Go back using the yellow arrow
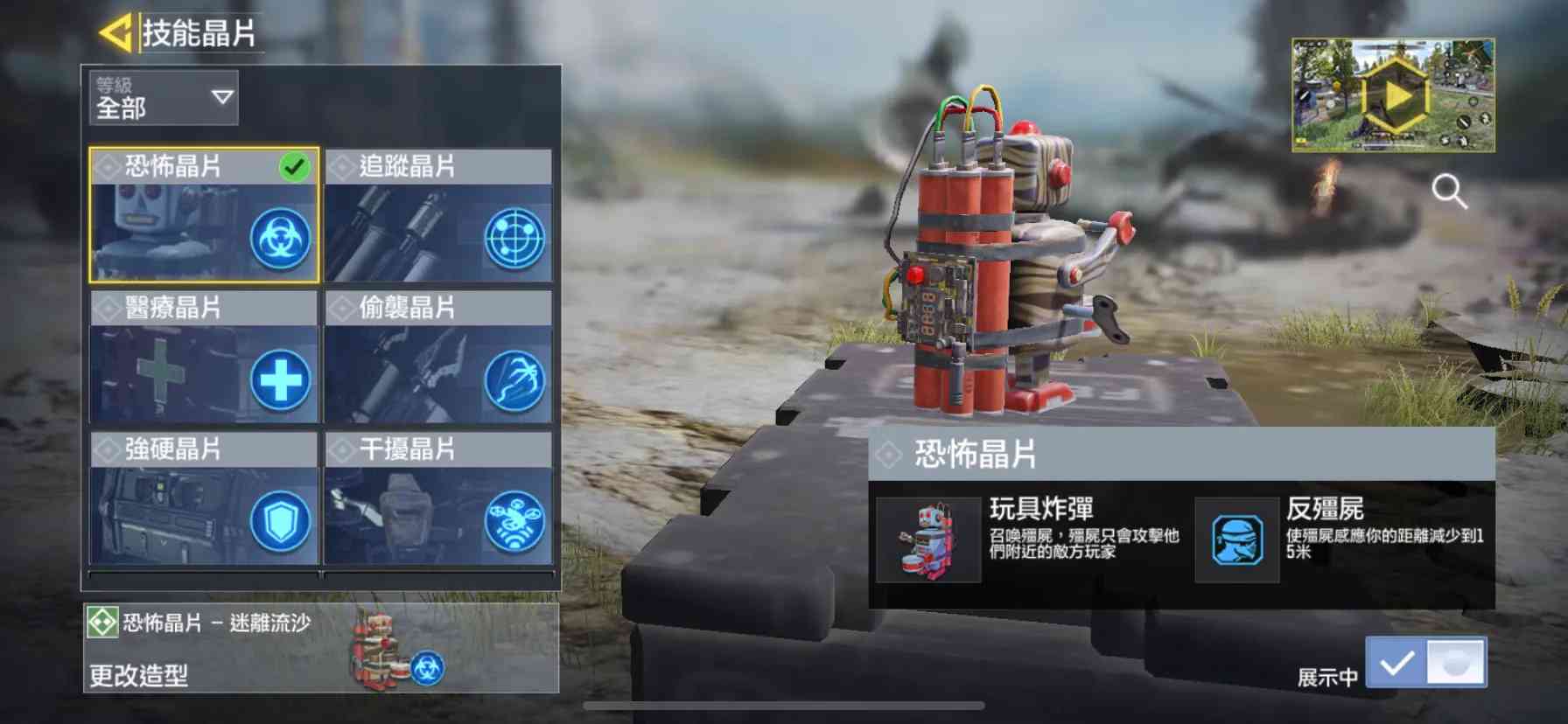The height and width of the screenshot is (724, 1568). [115, 33]
